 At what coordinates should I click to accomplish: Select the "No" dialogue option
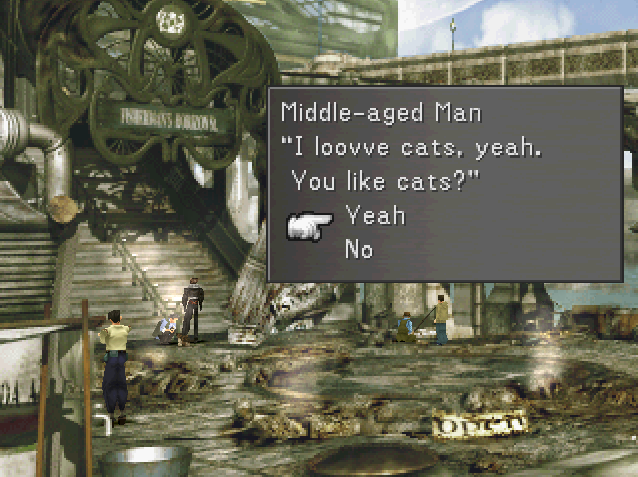[x=358, y=248]
